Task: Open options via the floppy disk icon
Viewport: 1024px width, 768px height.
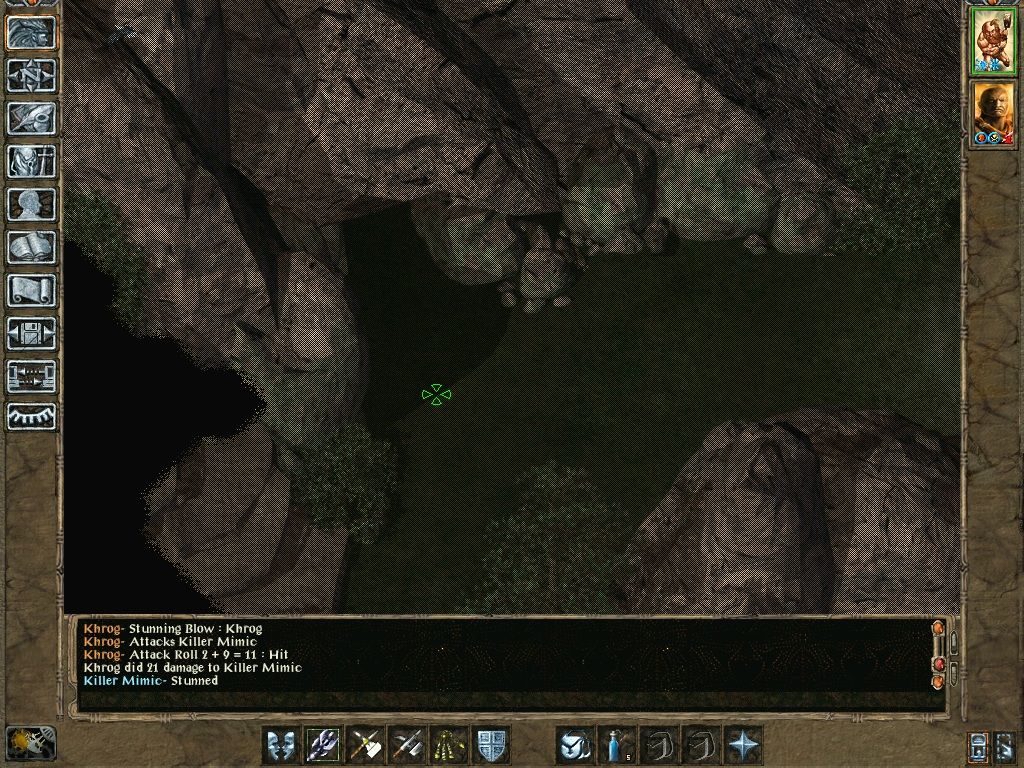Action: 31,334
